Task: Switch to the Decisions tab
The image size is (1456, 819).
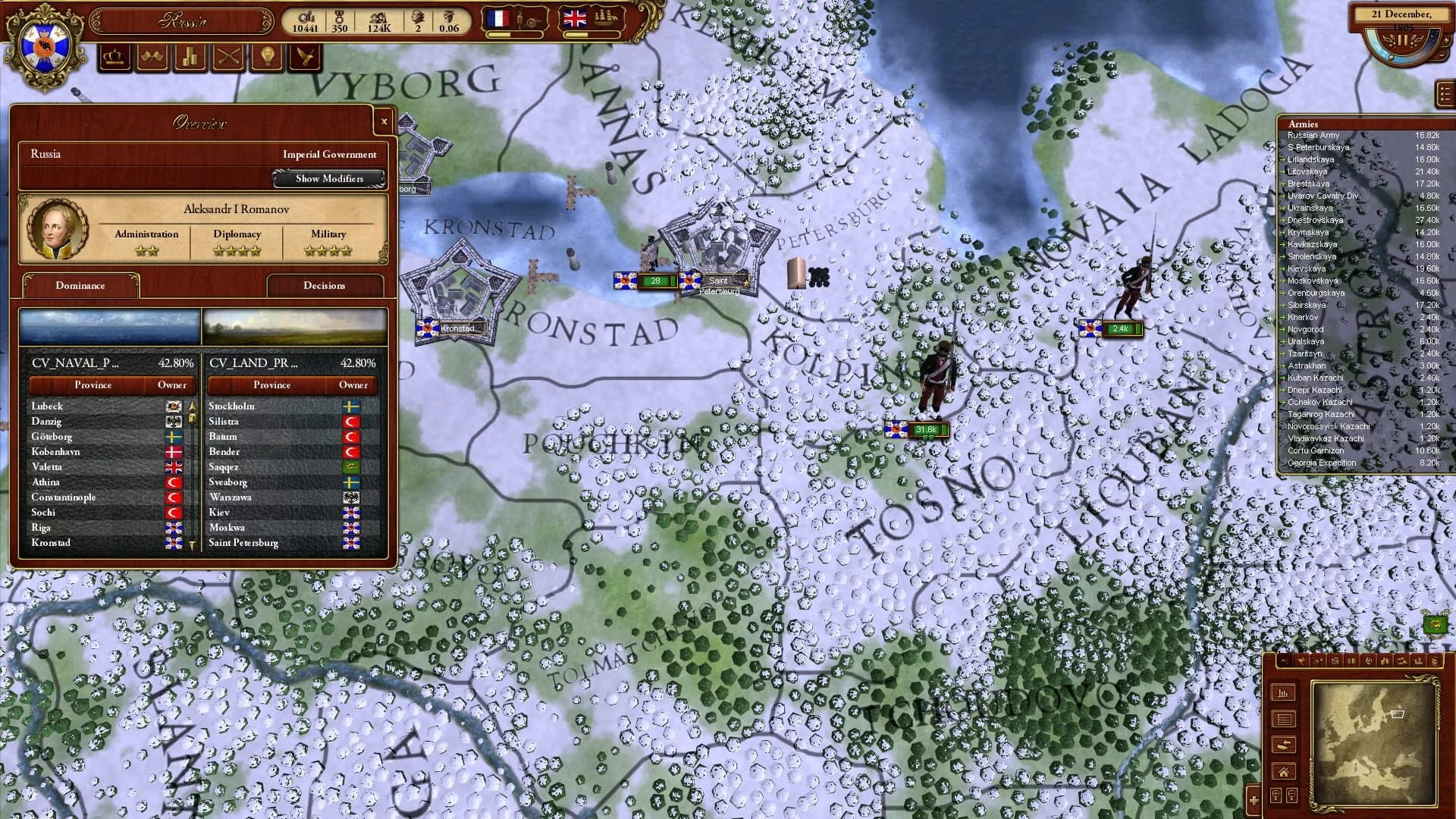Action: click(x=325, y=286)
